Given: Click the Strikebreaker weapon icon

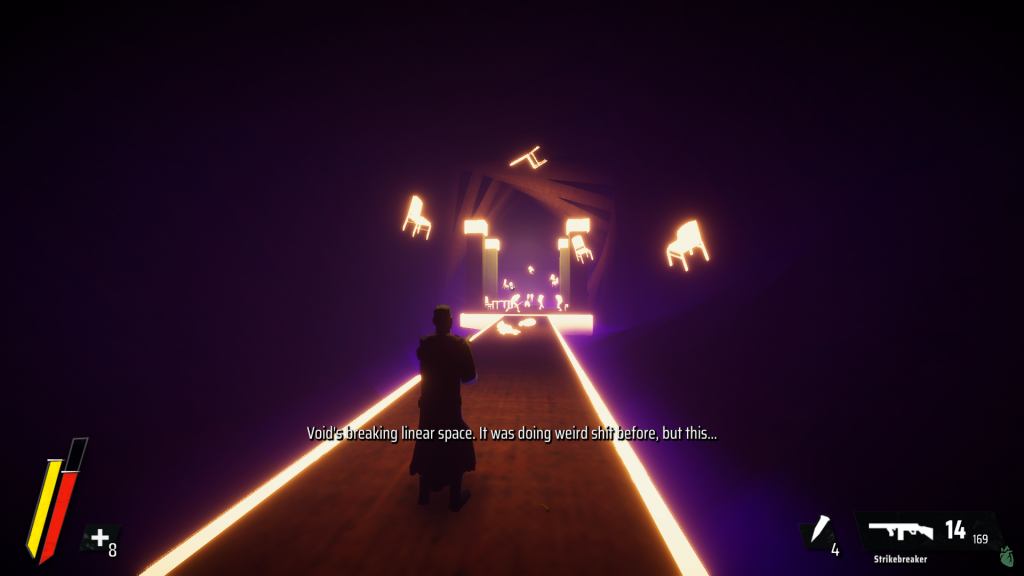Looking at the screenshot, I should tap(900, 531).
